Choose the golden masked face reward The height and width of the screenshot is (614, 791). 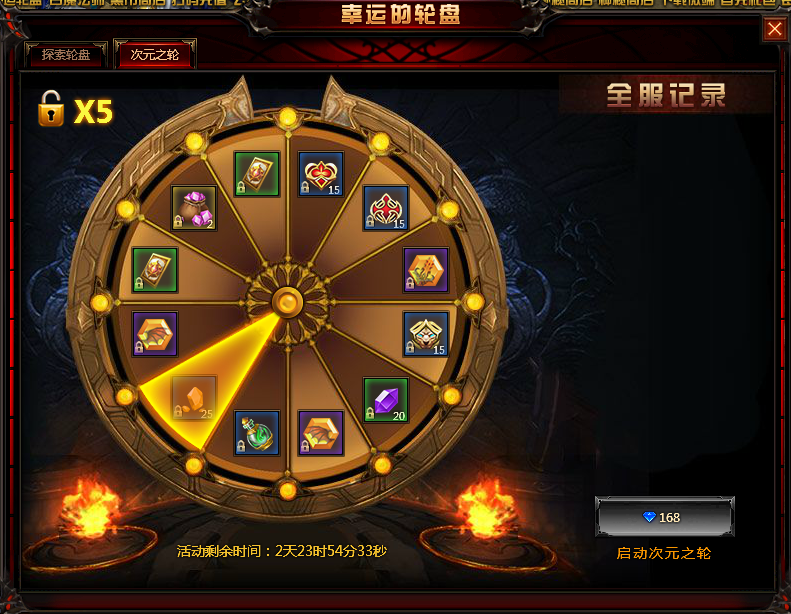tap(426, 334)
